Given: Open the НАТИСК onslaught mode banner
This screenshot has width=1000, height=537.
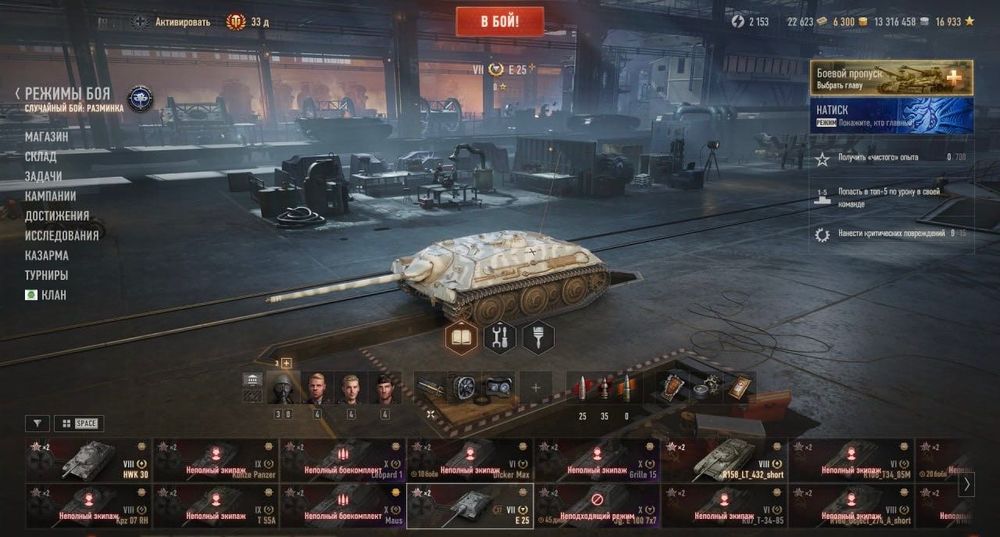Looking at the screenshot, I should tap(892, 114).
